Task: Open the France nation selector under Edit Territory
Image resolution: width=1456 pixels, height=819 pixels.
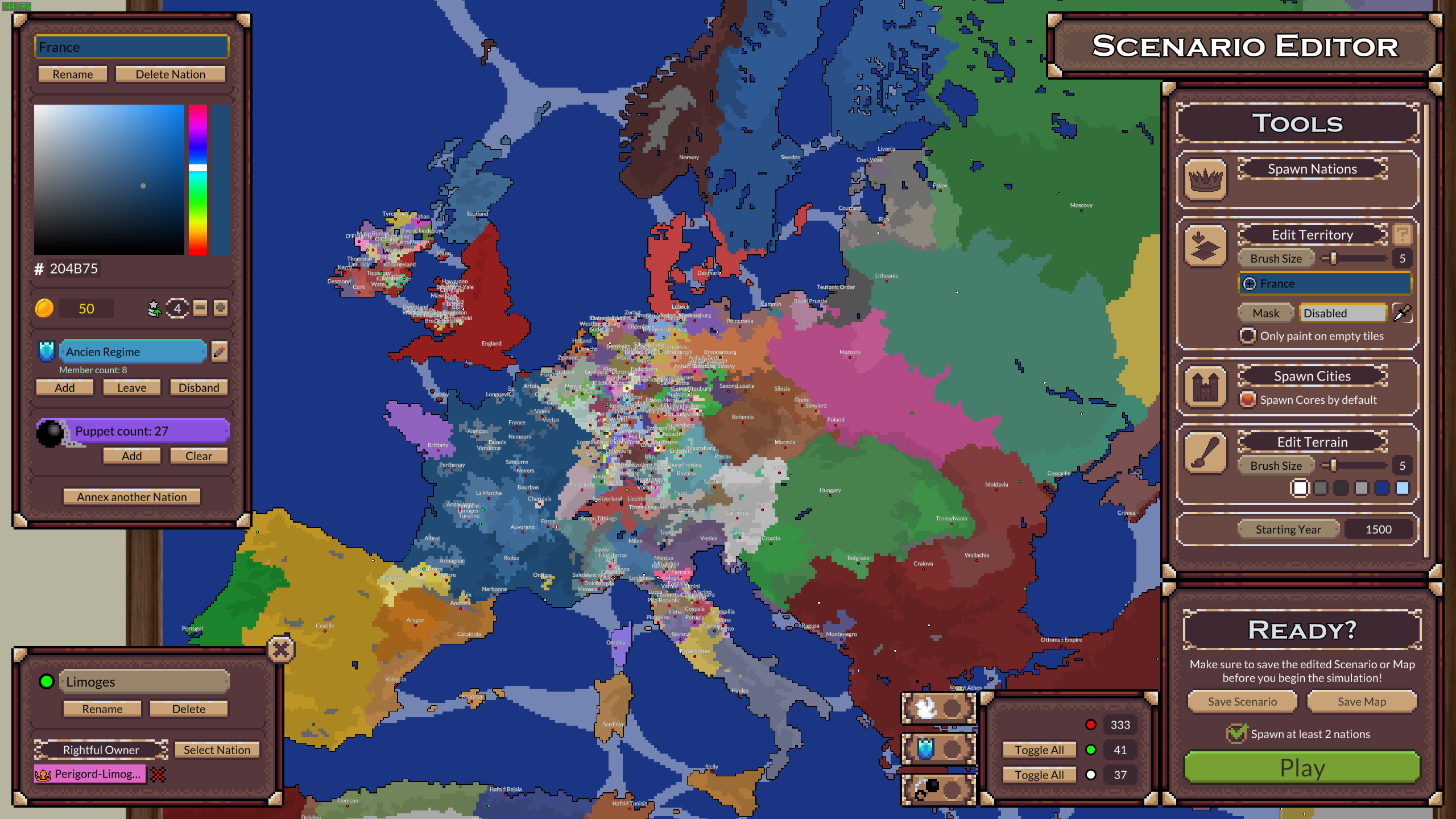Action: click(x=1324, y=283)
